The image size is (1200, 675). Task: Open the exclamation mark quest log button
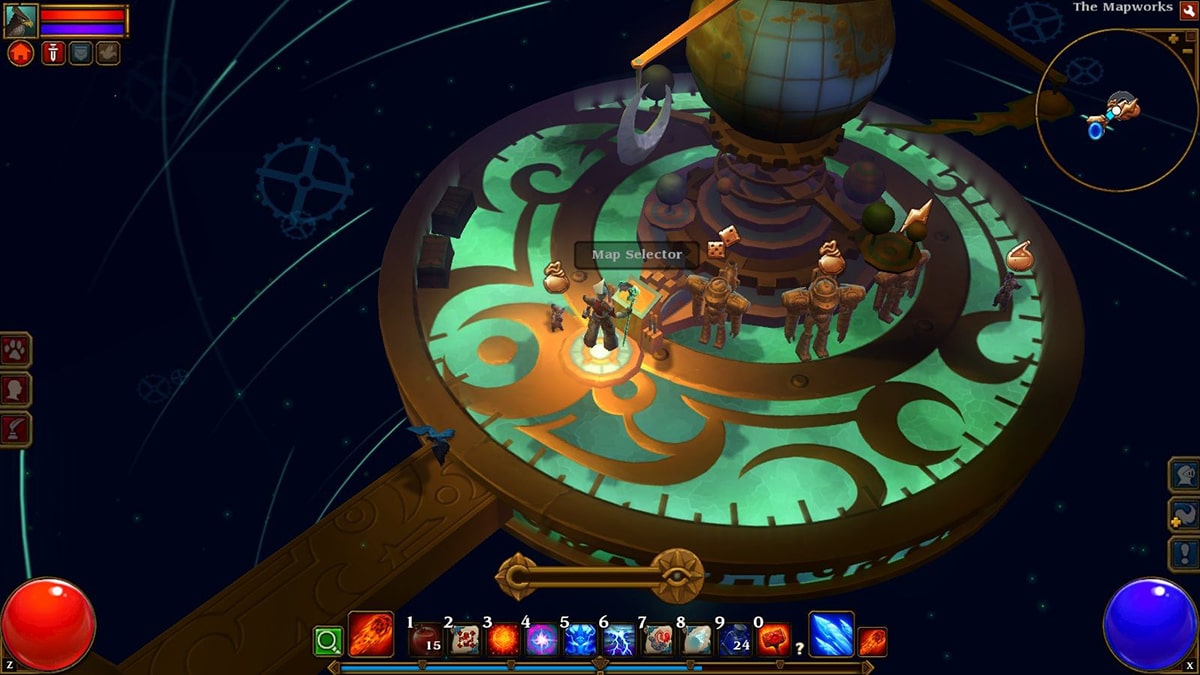click(1183, 553)
